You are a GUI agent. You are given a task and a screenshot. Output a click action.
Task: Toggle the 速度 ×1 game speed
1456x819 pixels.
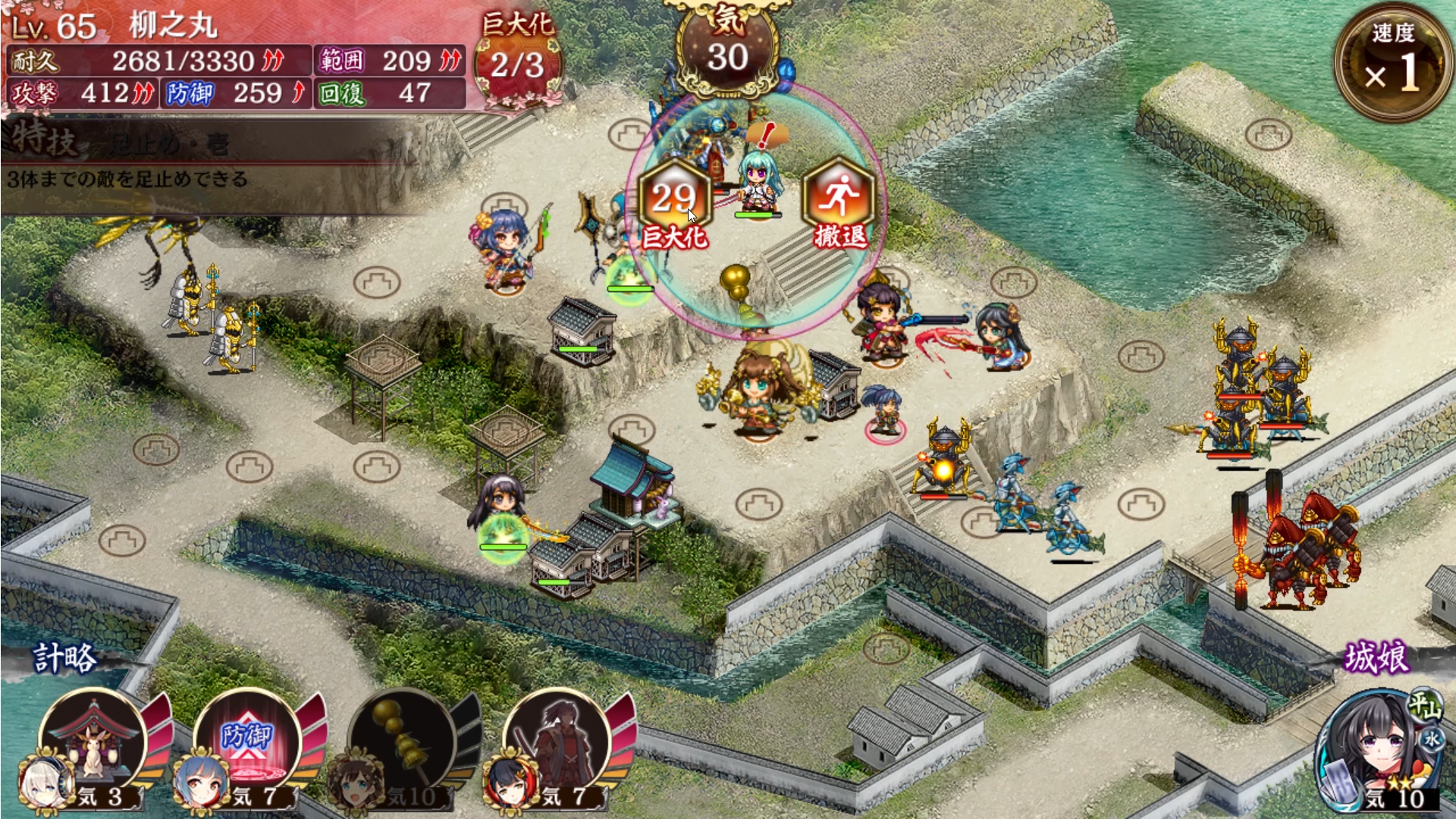click(x=1392, y=62)
